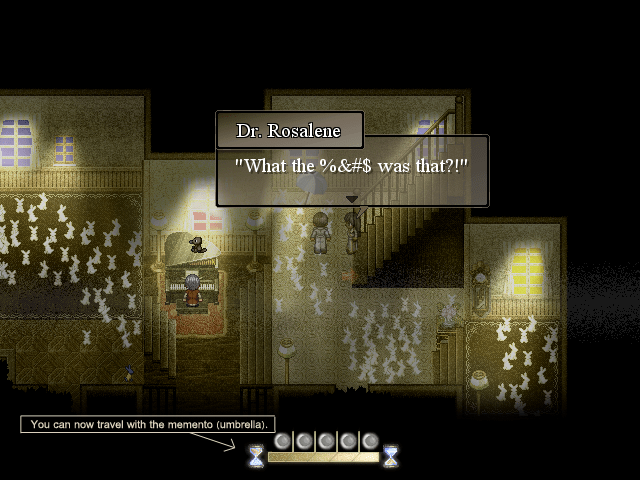Image resolution: width=640 pixels, height=480 pixels.
Task: Click the dialogue continue arrow indicator
Action: point(351,199)
